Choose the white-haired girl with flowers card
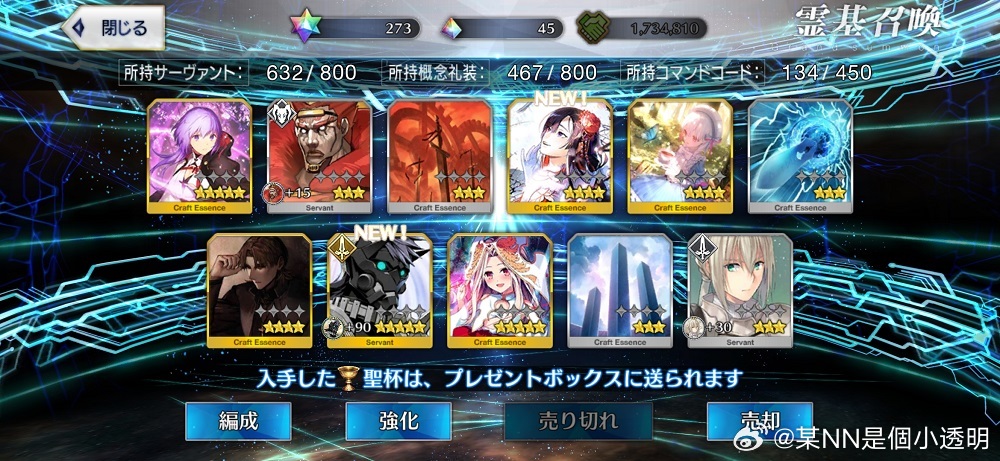This screenshot has width=1000, height=461. click(x=680, y=156)
